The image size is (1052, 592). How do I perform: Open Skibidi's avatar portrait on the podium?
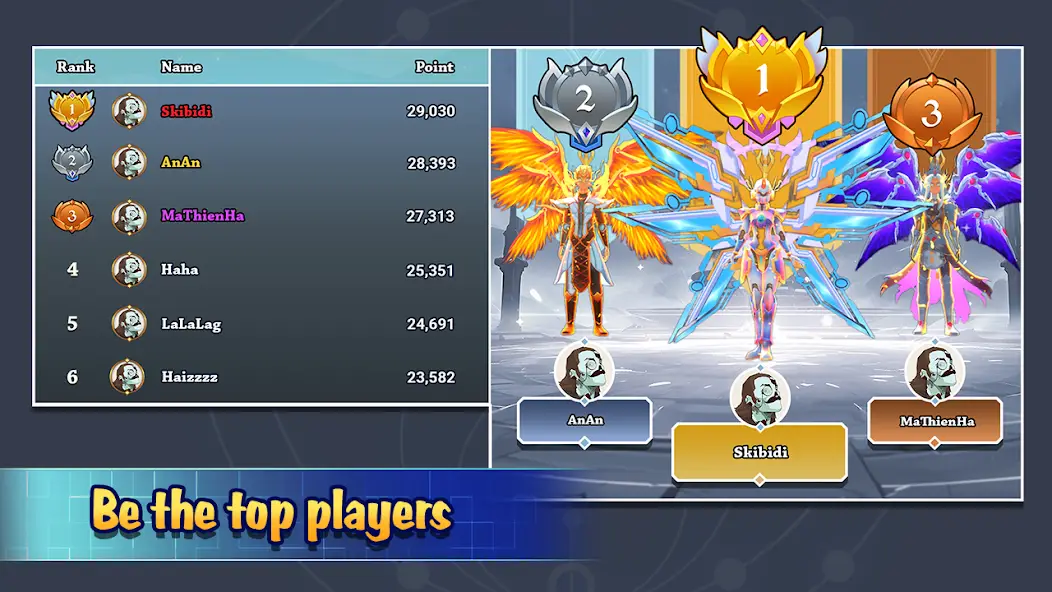(760, 397)
